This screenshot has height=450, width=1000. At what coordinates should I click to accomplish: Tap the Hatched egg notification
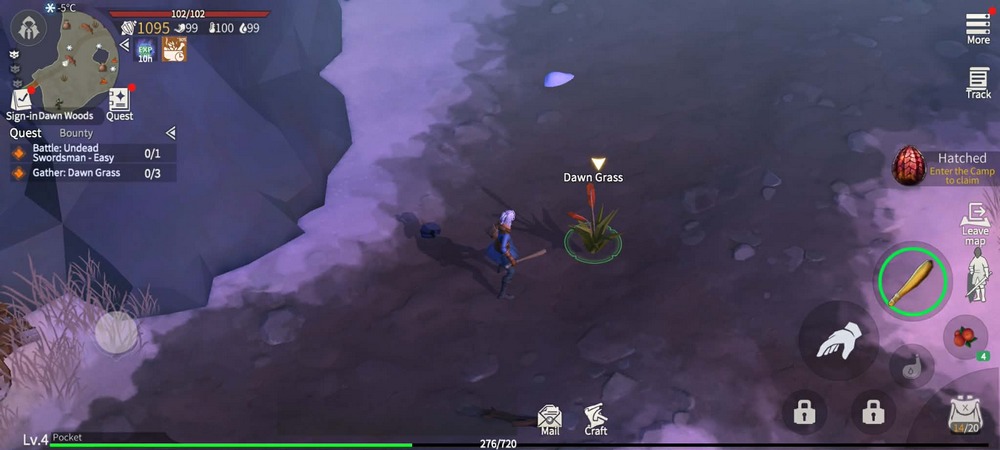[942, 166]
